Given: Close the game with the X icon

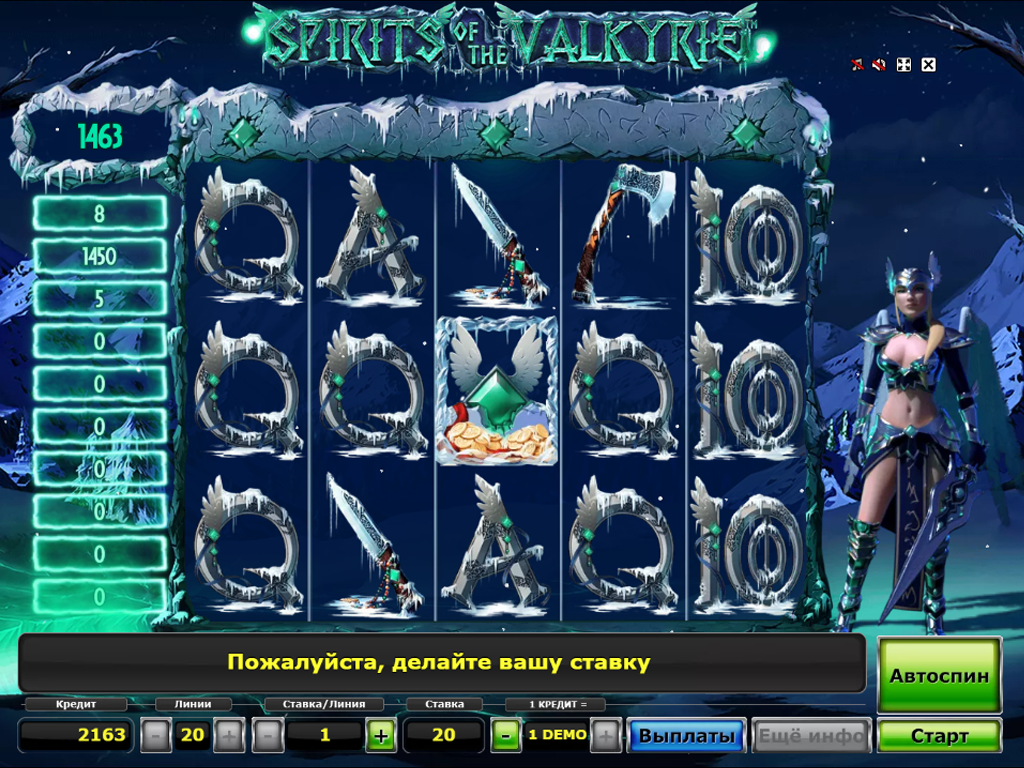Looking at the screenshot, I should pyautogui.click(x=928, y=65).
